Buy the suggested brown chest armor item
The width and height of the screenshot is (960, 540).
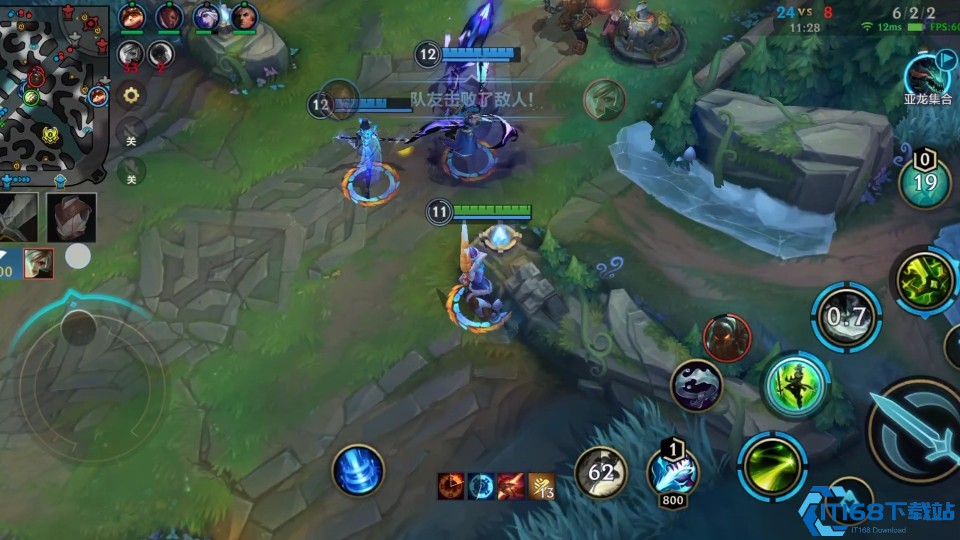click(71, 217)
